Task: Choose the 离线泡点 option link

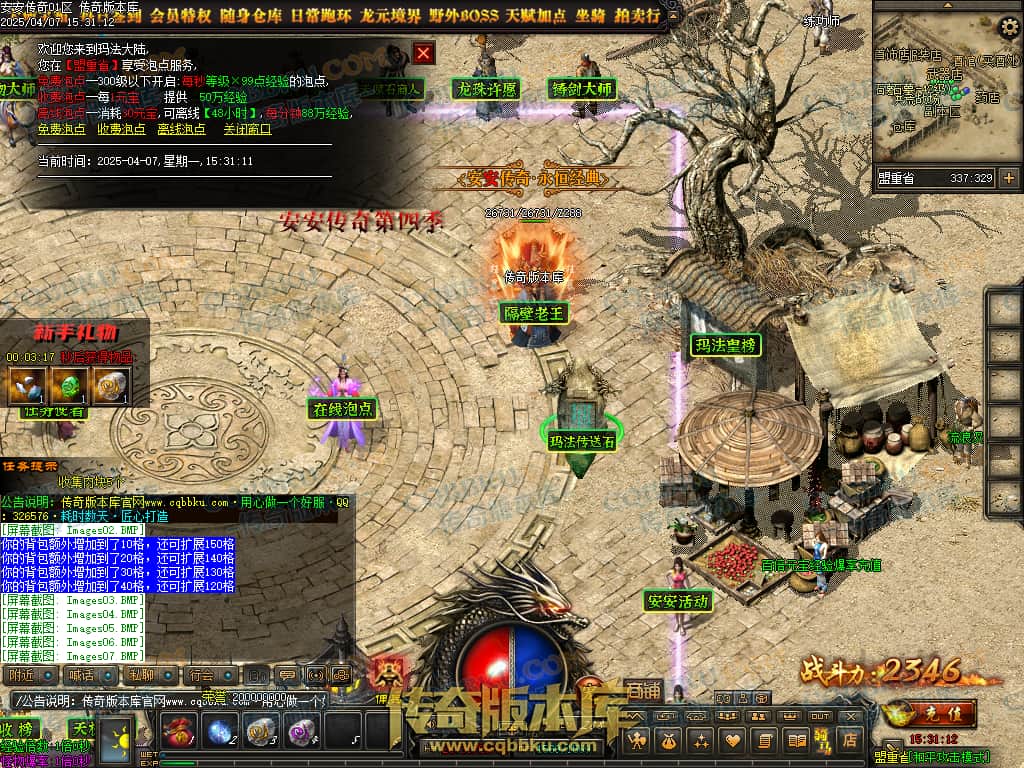Action: (181, 129)
